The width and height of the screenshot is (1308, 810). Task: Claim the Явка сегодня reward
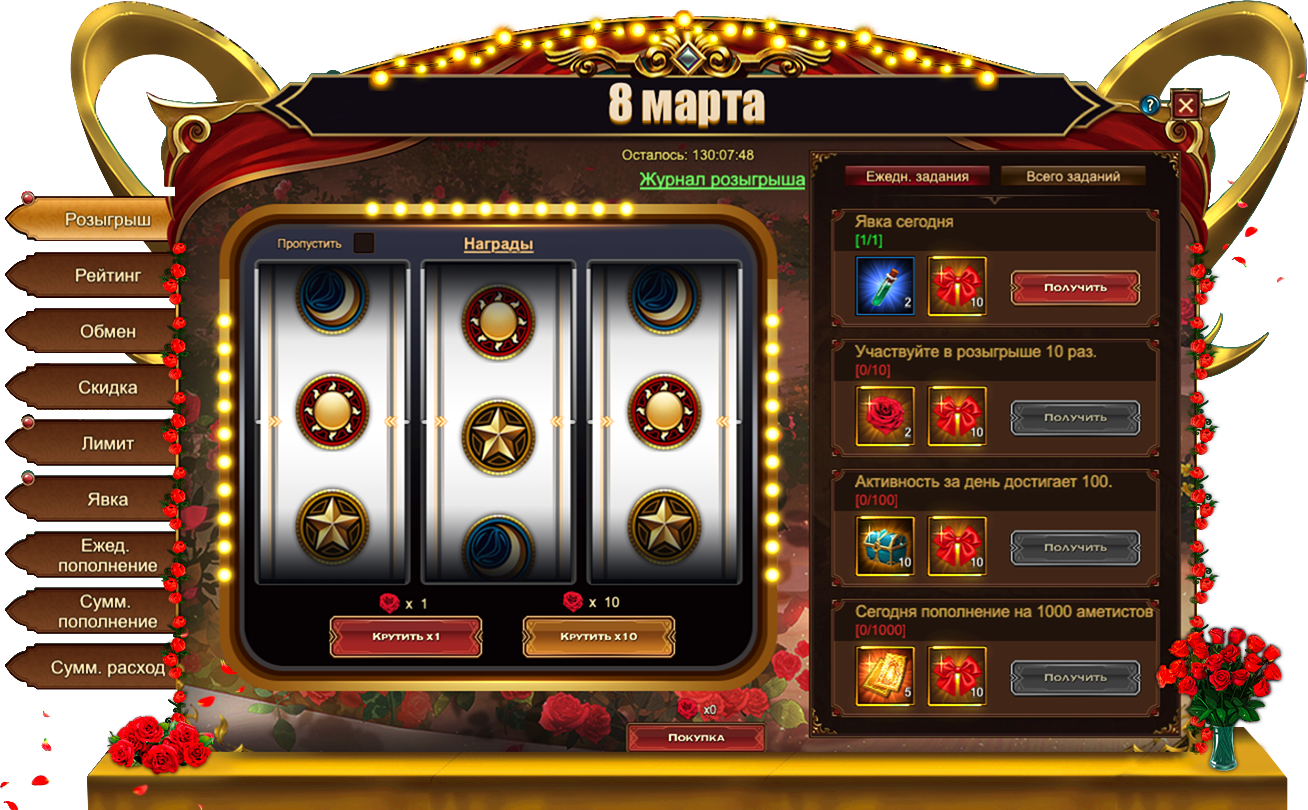pyautogui.click(x=1075, y=287)
